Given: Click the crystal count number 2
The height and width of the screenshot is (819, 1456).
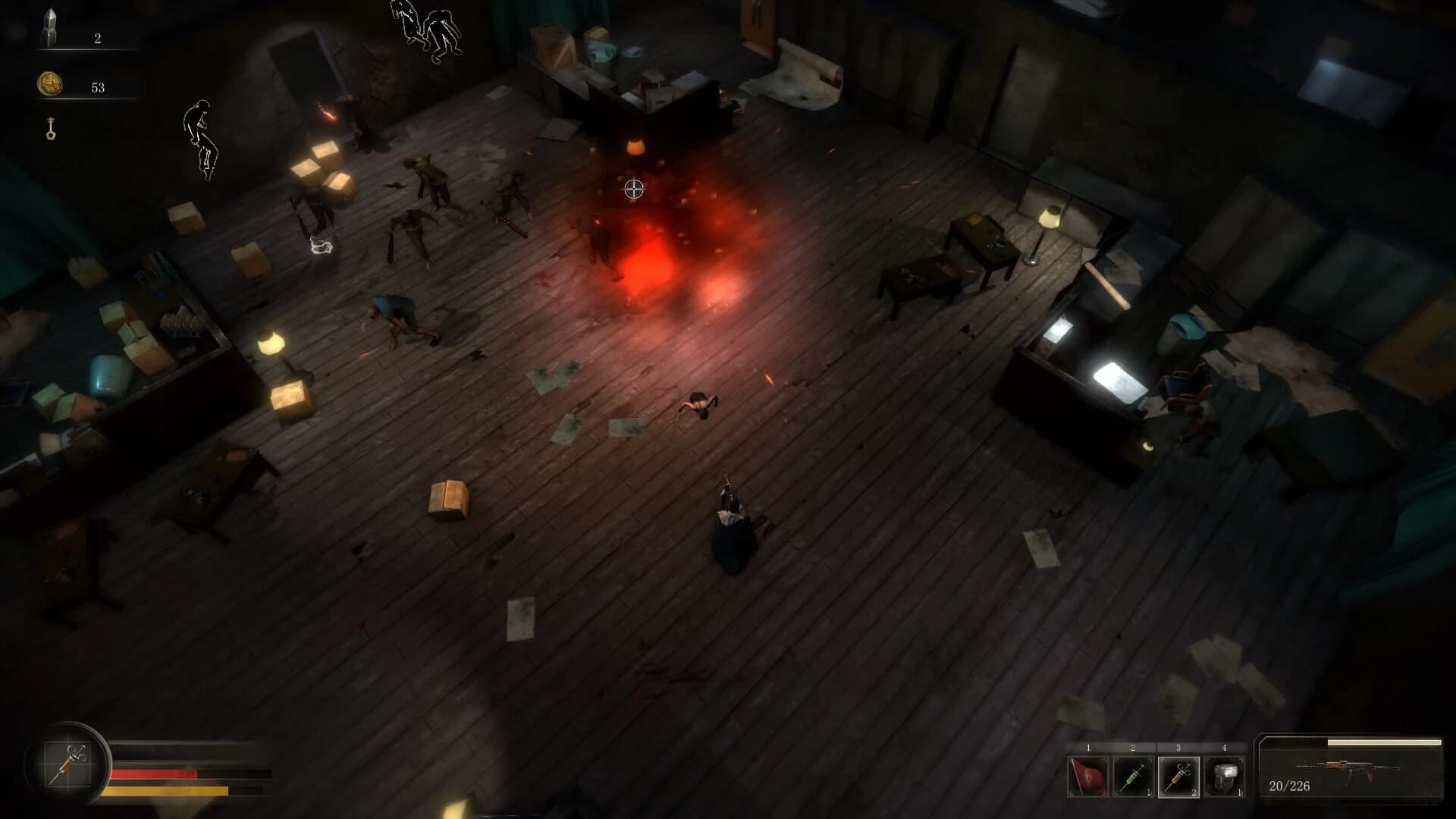Looking at the screenshot, I should [x=97, y=39].
